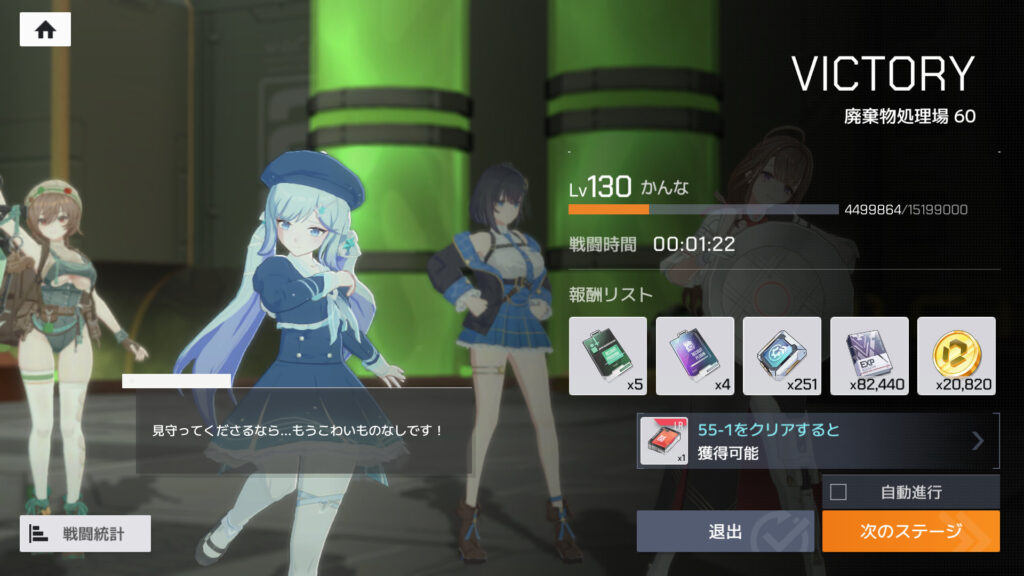Select the green battery reward x5

[x=608, y=356]
